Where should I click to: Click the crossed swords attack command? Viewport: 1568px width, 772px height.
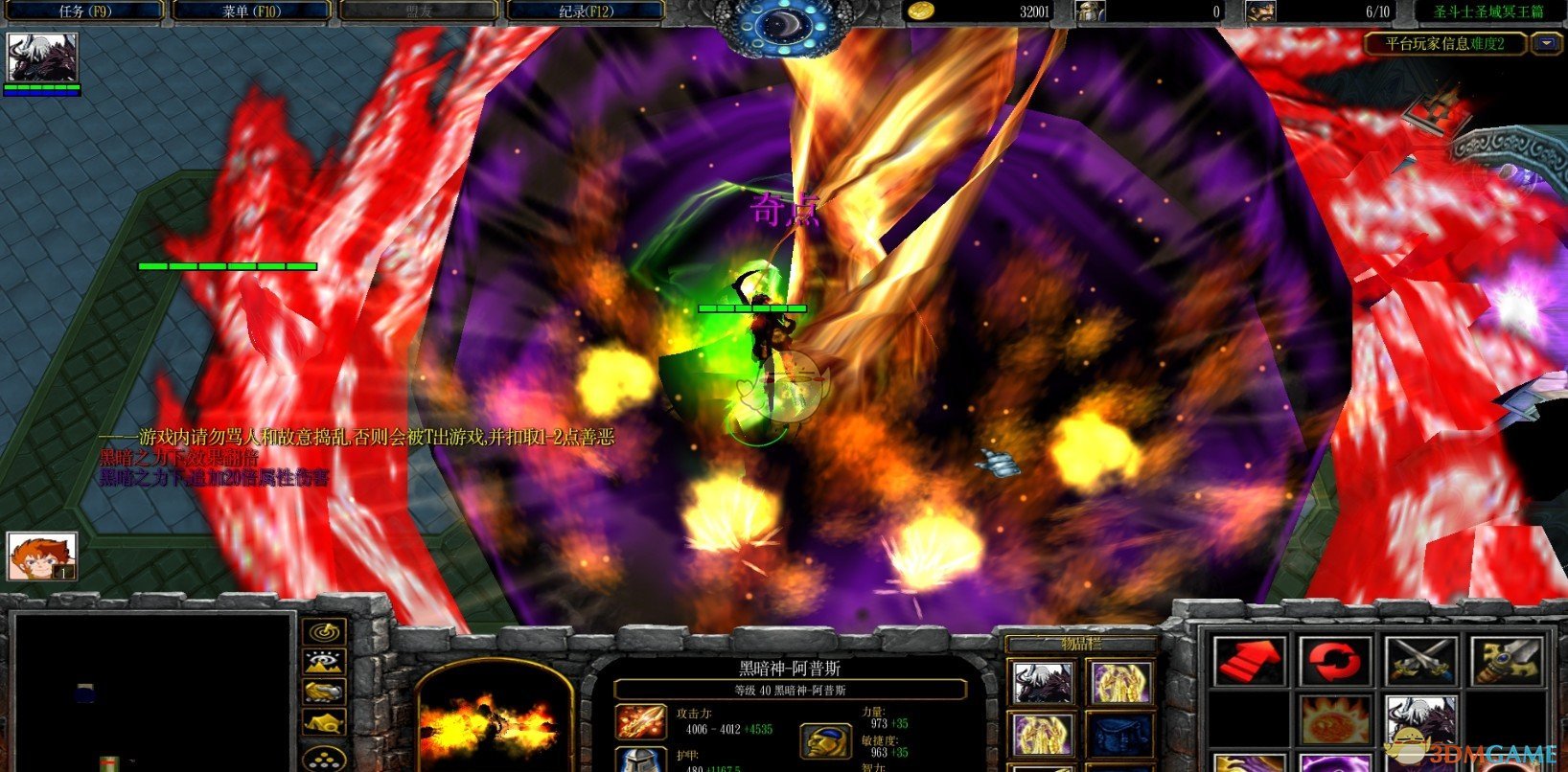[x=1420, y=660]
